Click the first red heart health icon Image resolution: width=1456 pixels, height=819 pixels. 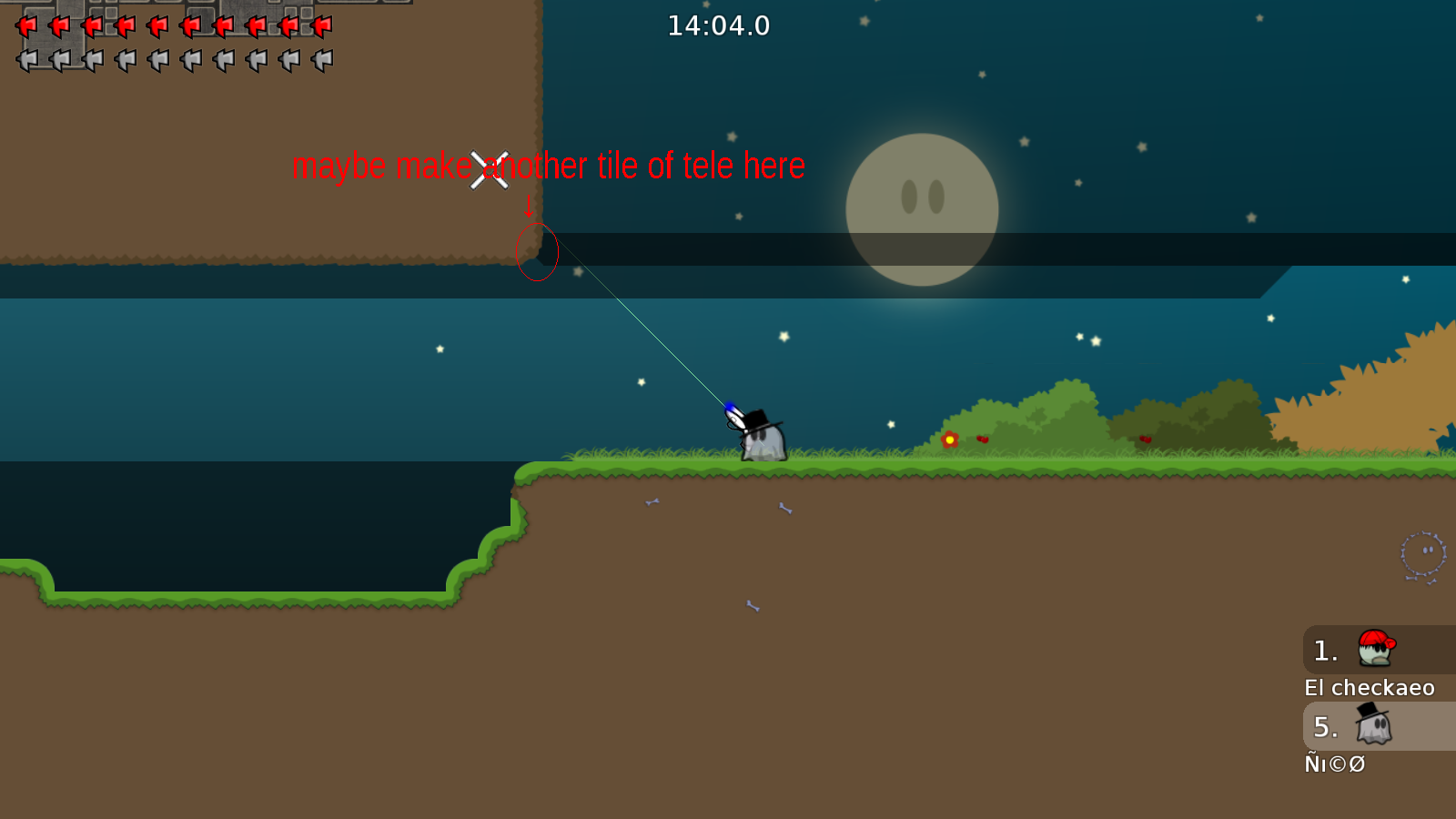click(27, 25)
